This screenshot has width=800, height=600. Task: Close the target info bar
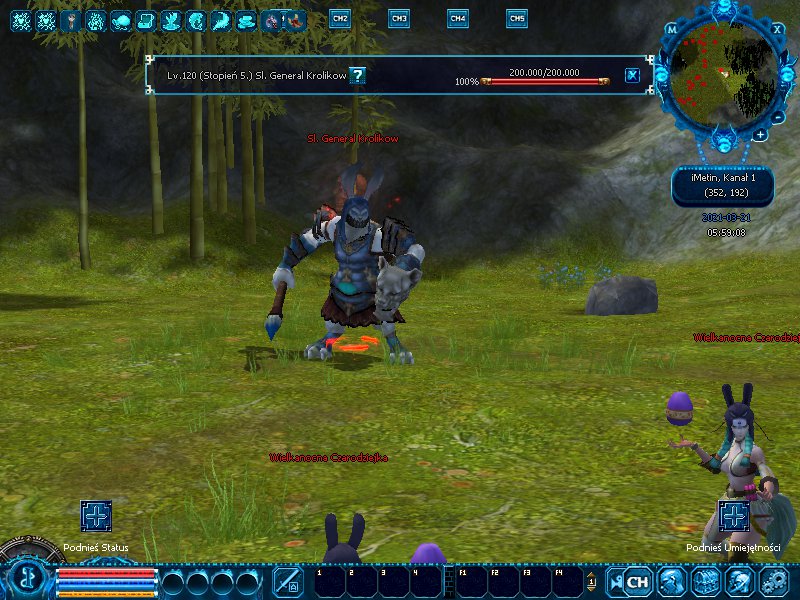632,75
